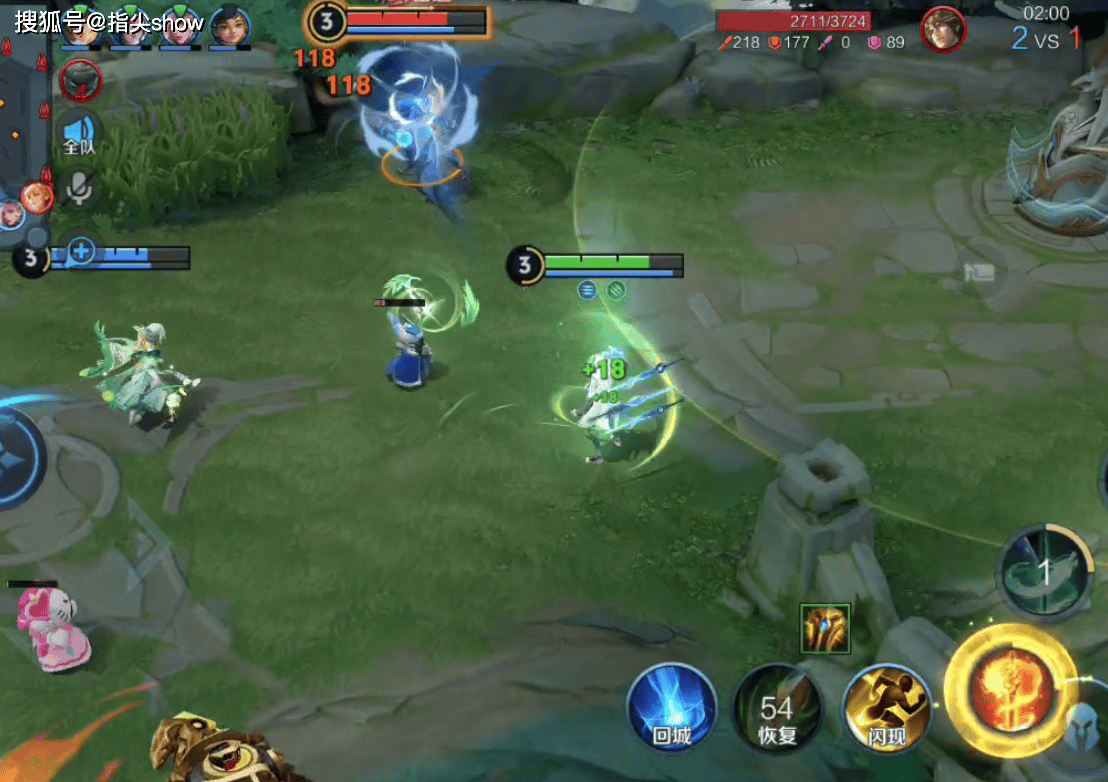Toggle the 全队 team speaker

point(80,134)
